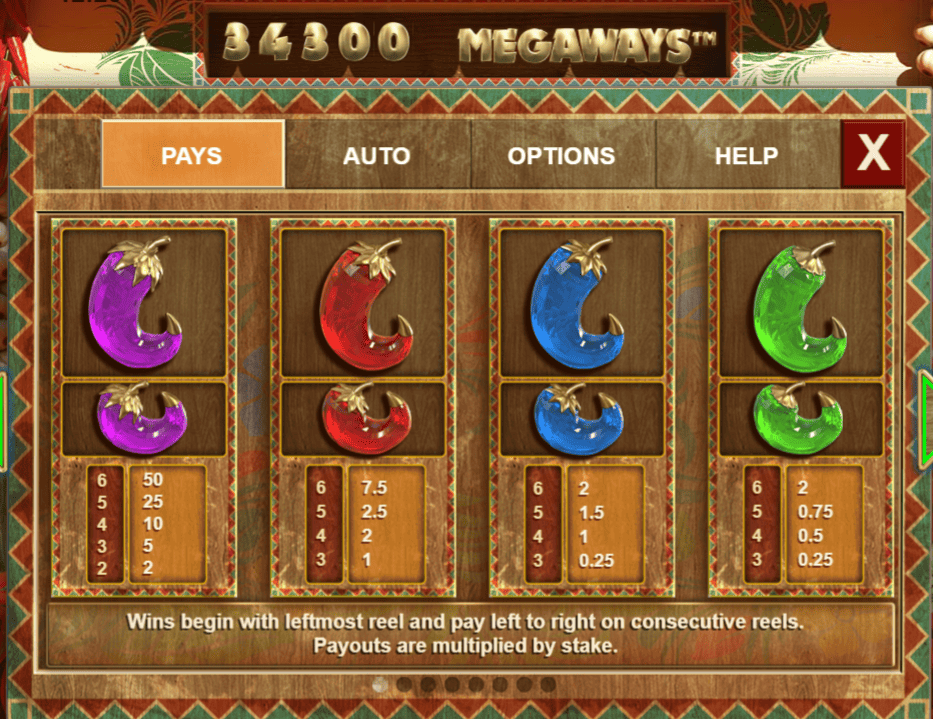Jump to the second page dot
Viewport: 933px width, 719px height.
(403, 685)
